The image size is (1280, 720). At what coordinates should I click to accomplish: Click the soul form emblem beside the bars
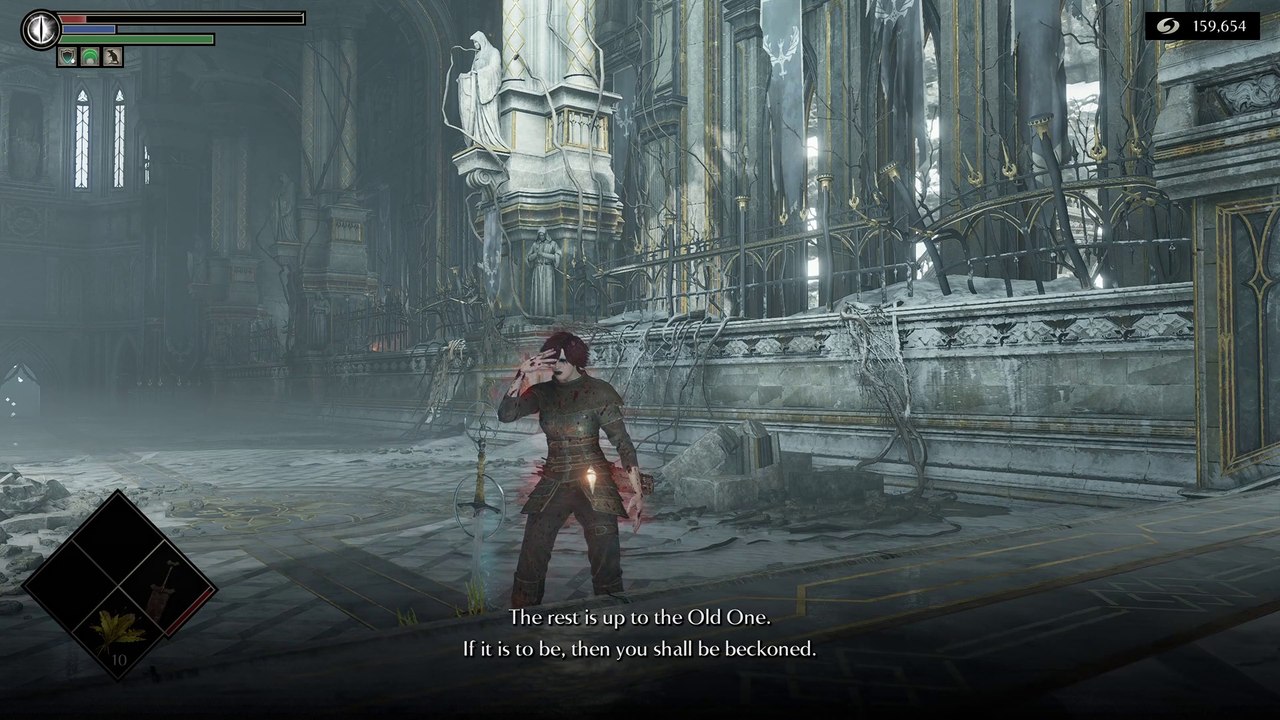tap(41, 28)
